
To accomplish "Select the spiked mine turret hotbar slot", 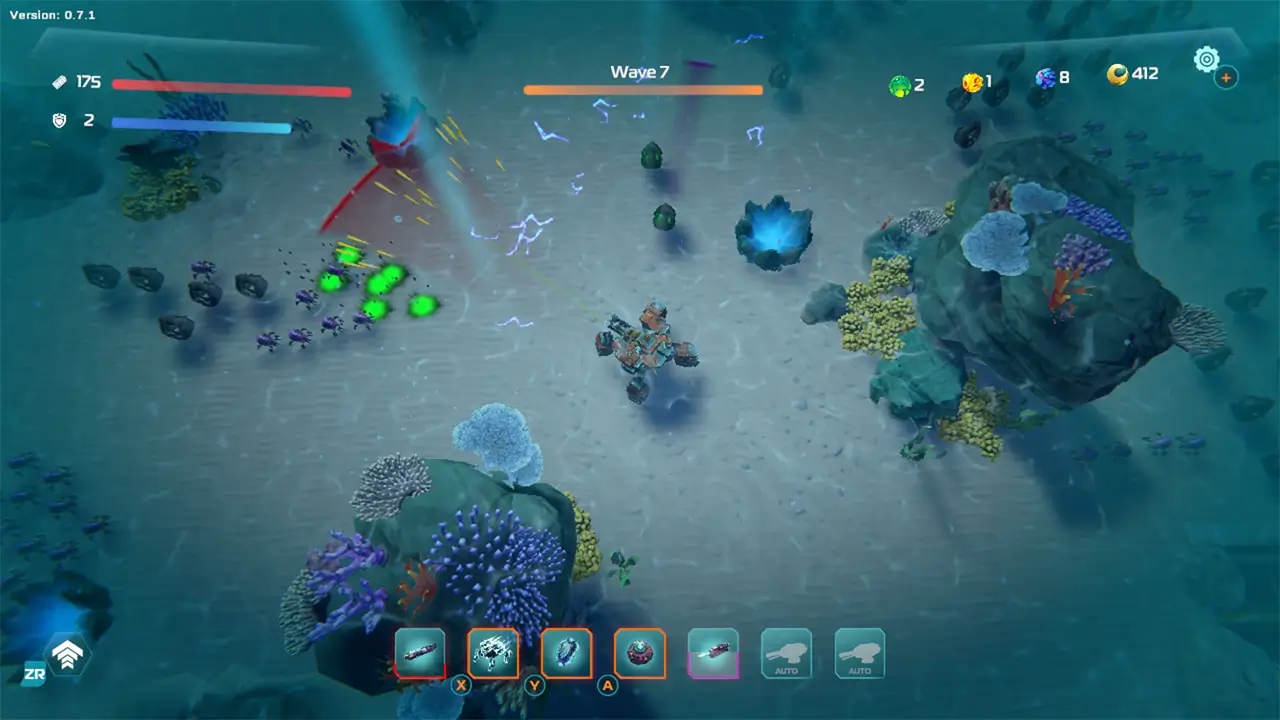I will pyautogui.click(x=640, y=653).
